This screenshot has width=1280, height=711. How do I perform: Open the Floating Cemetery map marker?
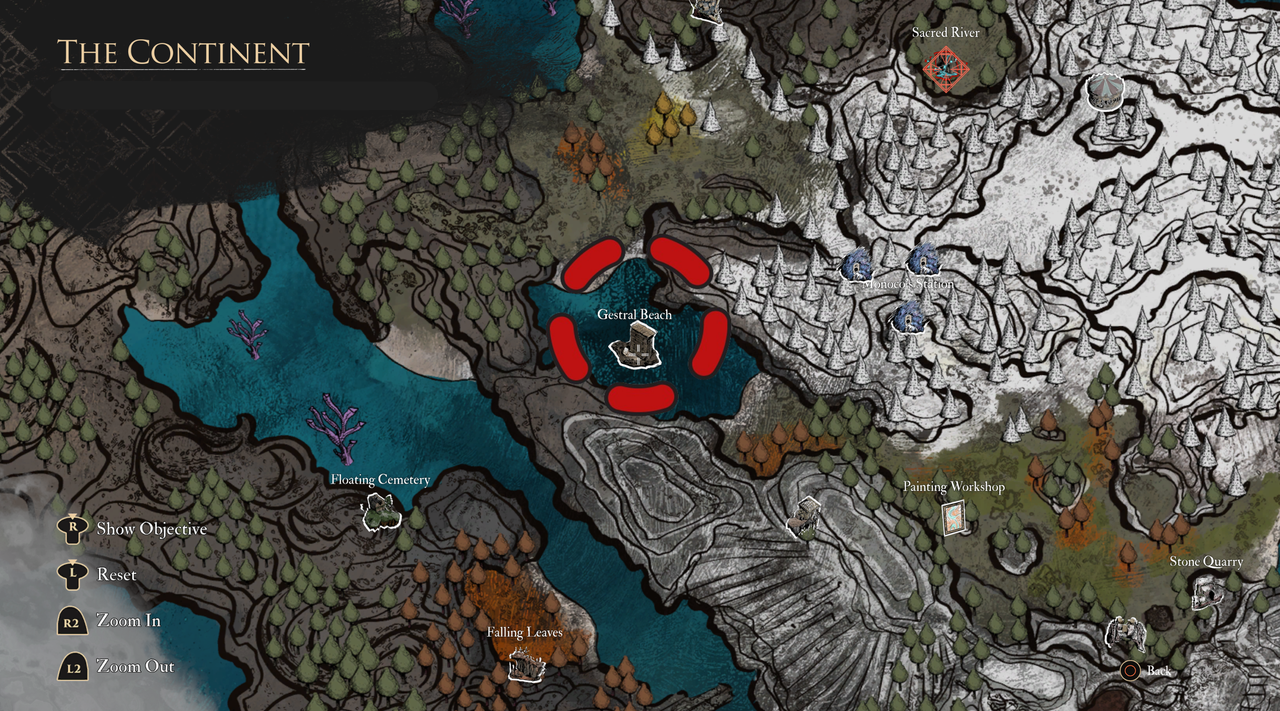click(381, 512)
